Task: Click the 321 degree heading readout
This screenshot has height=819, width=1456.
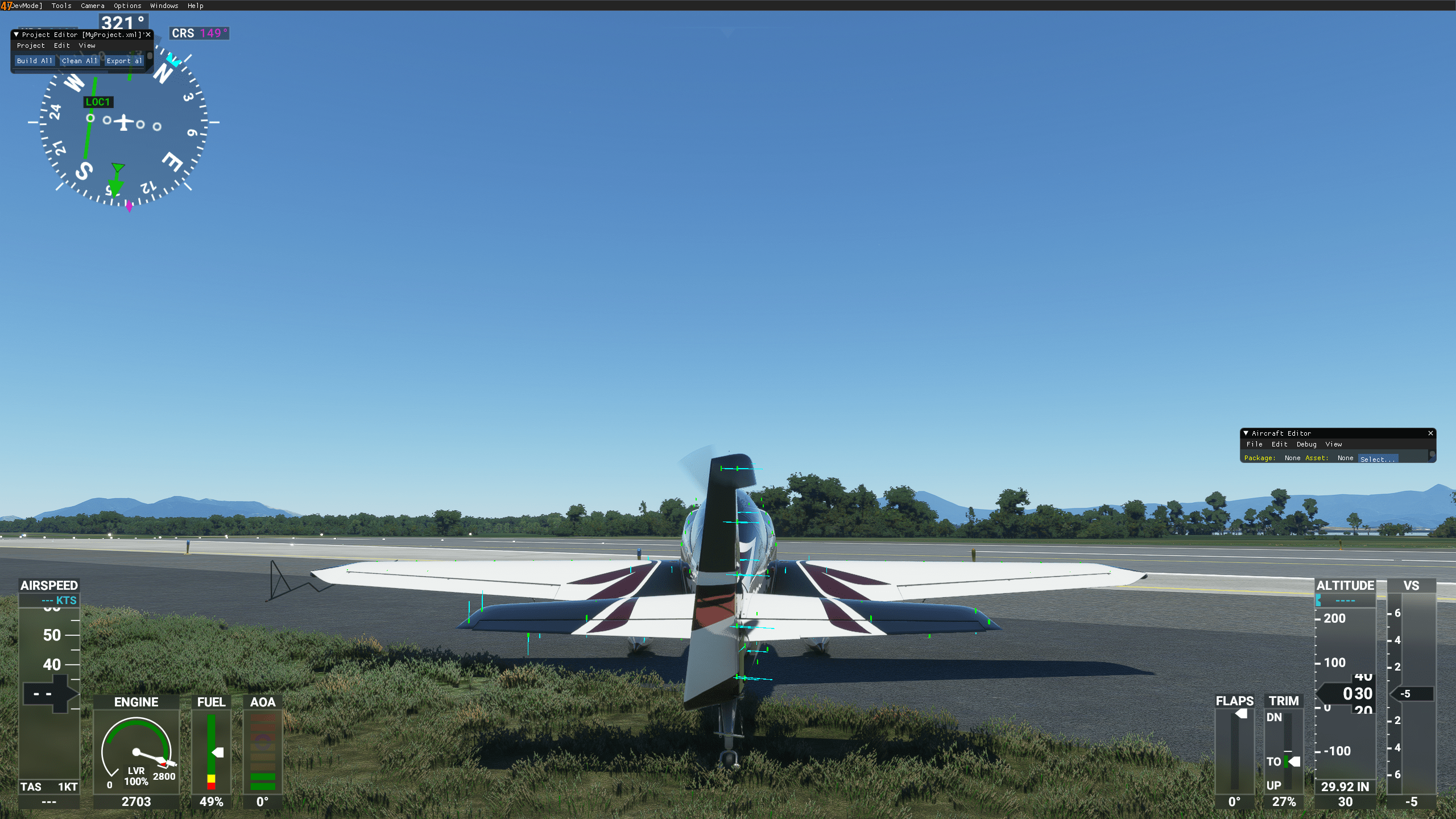Action: click(124, 21)
